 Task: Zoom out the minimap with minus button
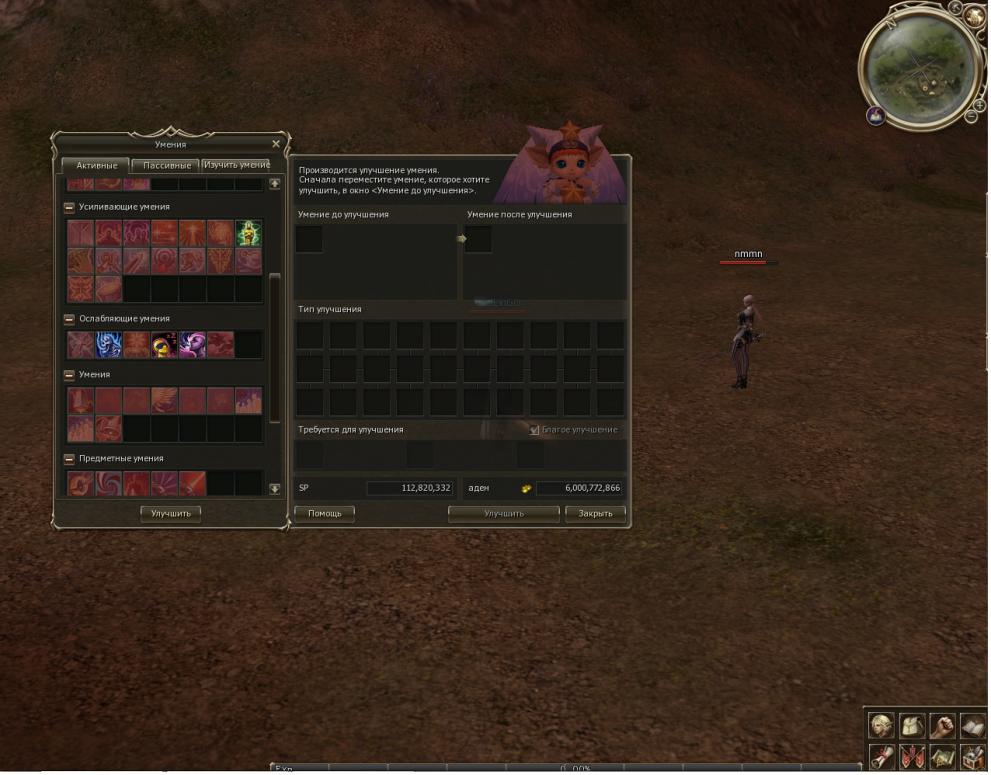click(969, 117)
